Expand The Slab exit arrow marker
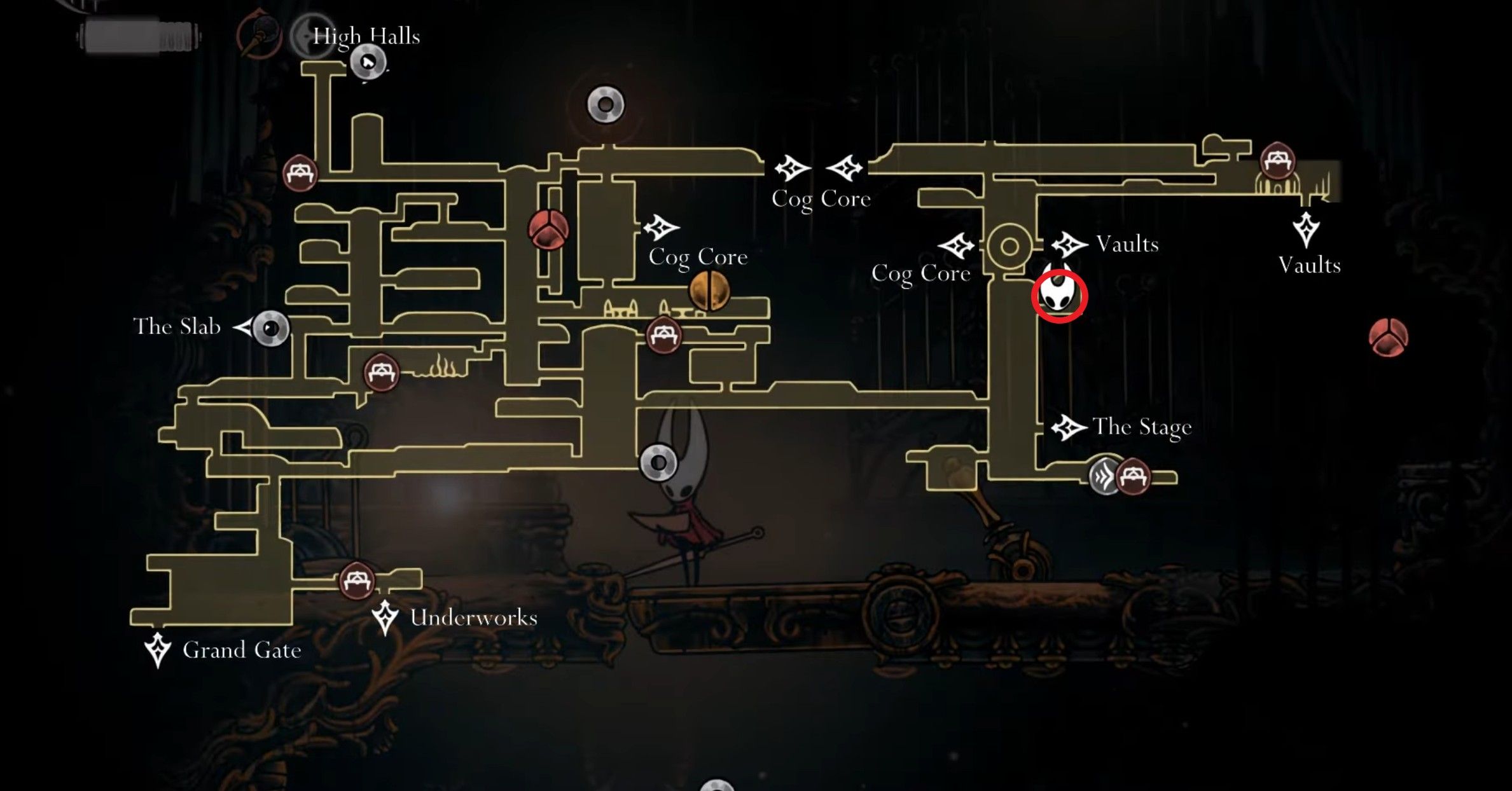 (x=244, y=326)
